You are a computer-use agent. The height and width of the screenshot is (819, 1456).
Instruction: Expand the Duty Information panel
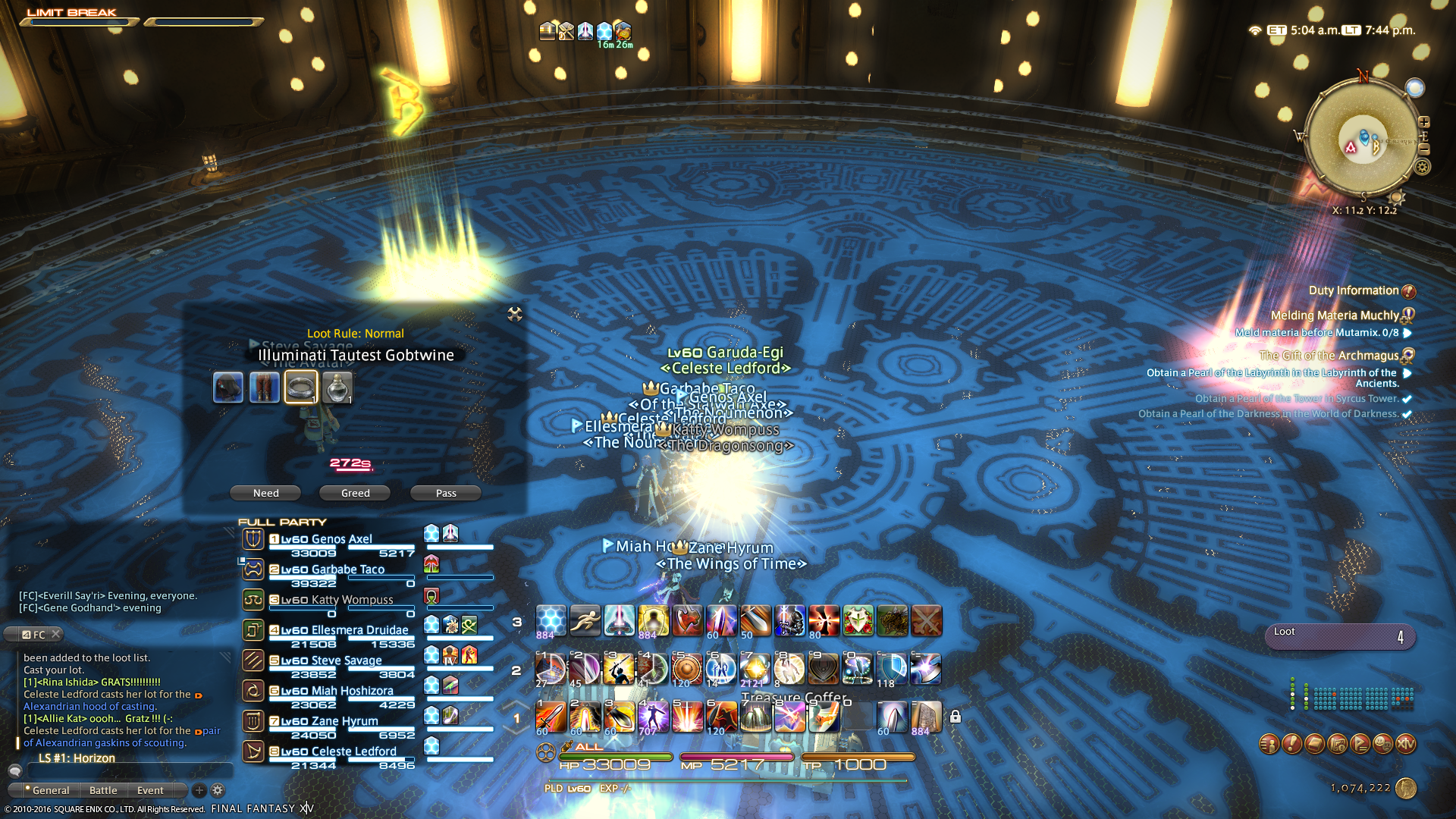(1408, 291)
